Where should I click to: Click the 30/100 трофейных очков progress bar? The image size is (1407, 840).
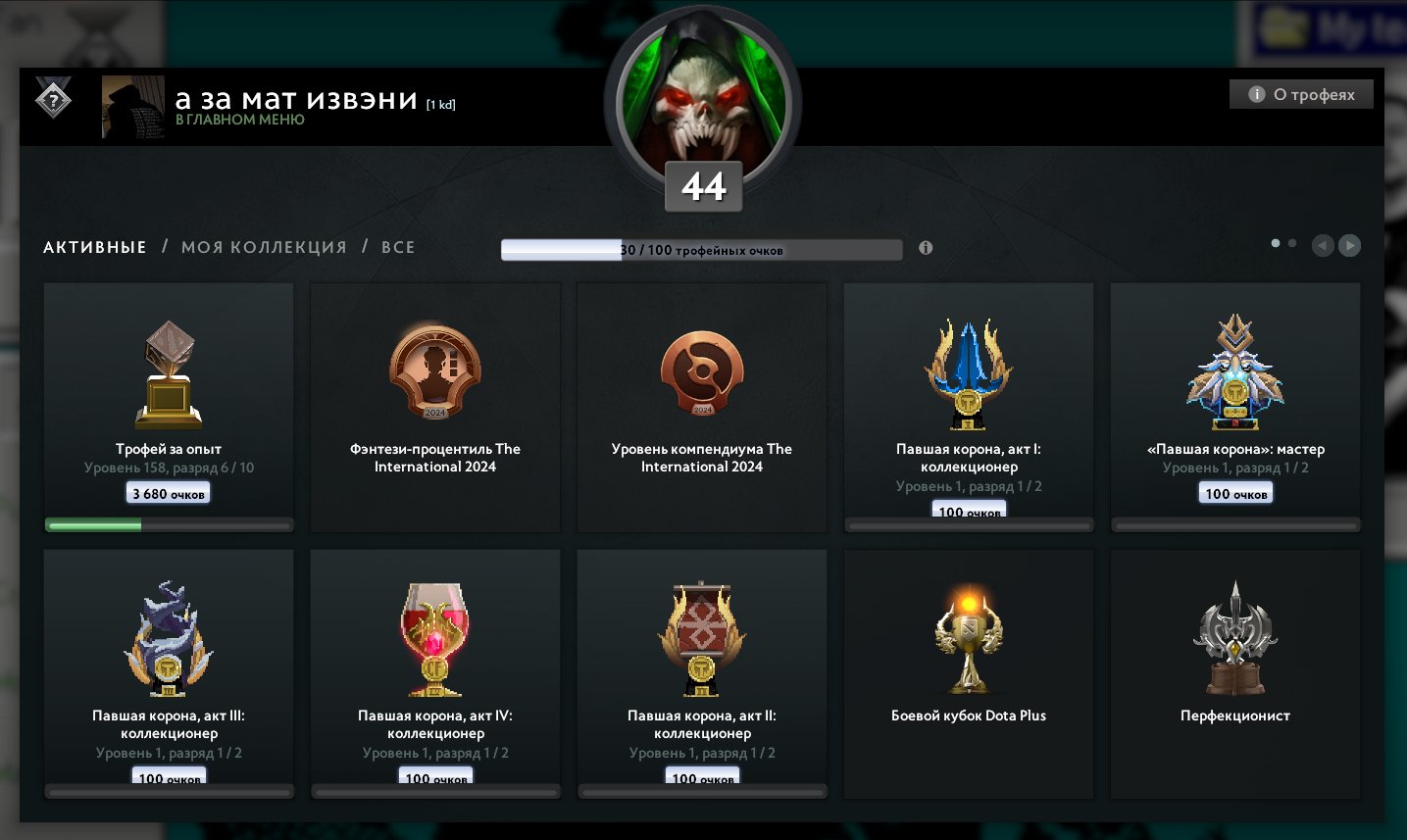pyautogui.click(x=701, y=249)
